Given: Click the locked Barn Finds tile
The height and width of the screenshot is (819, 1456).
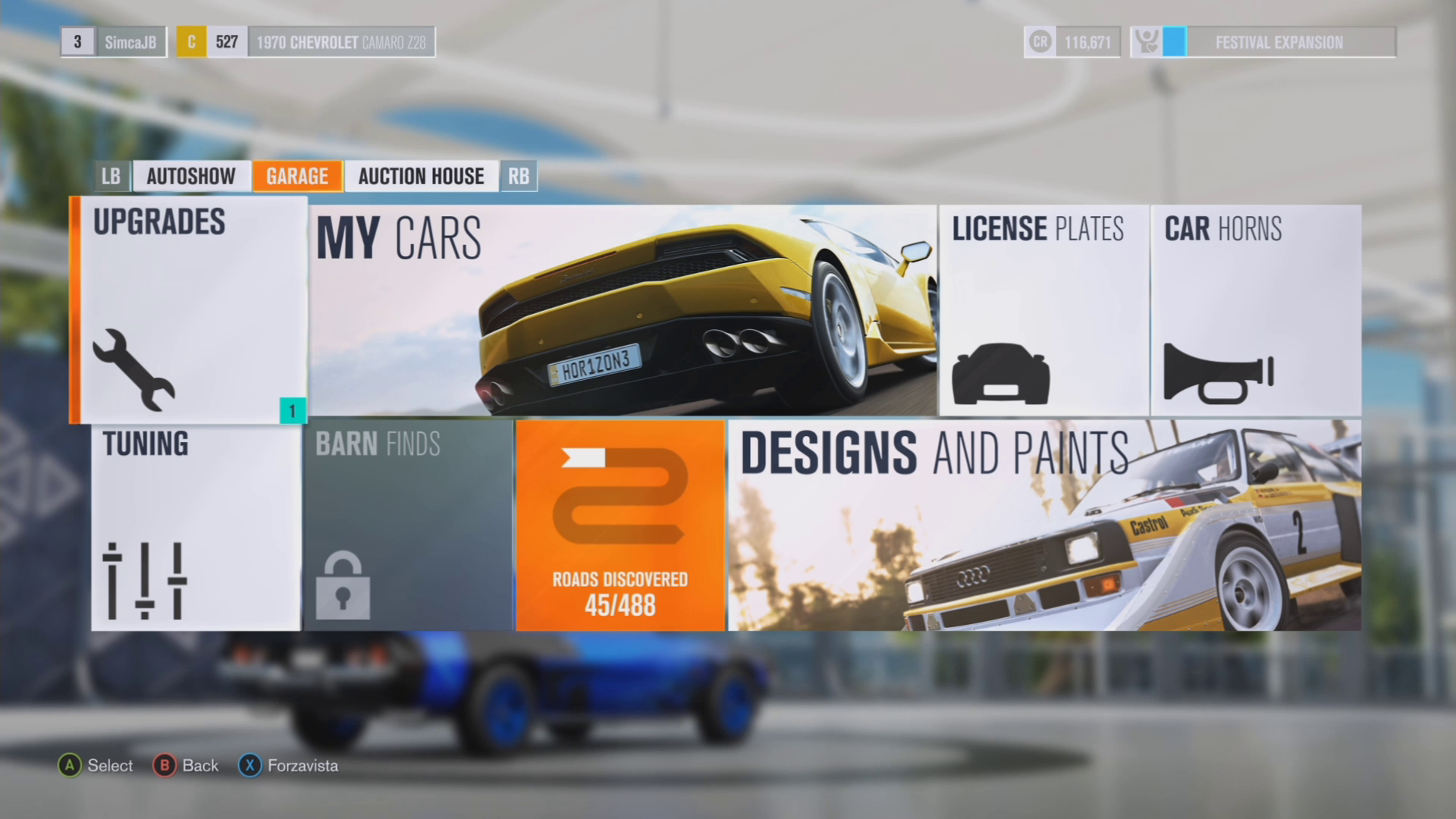Looking at the screenshot, I should pyautogui.click(x=408, y=526).
